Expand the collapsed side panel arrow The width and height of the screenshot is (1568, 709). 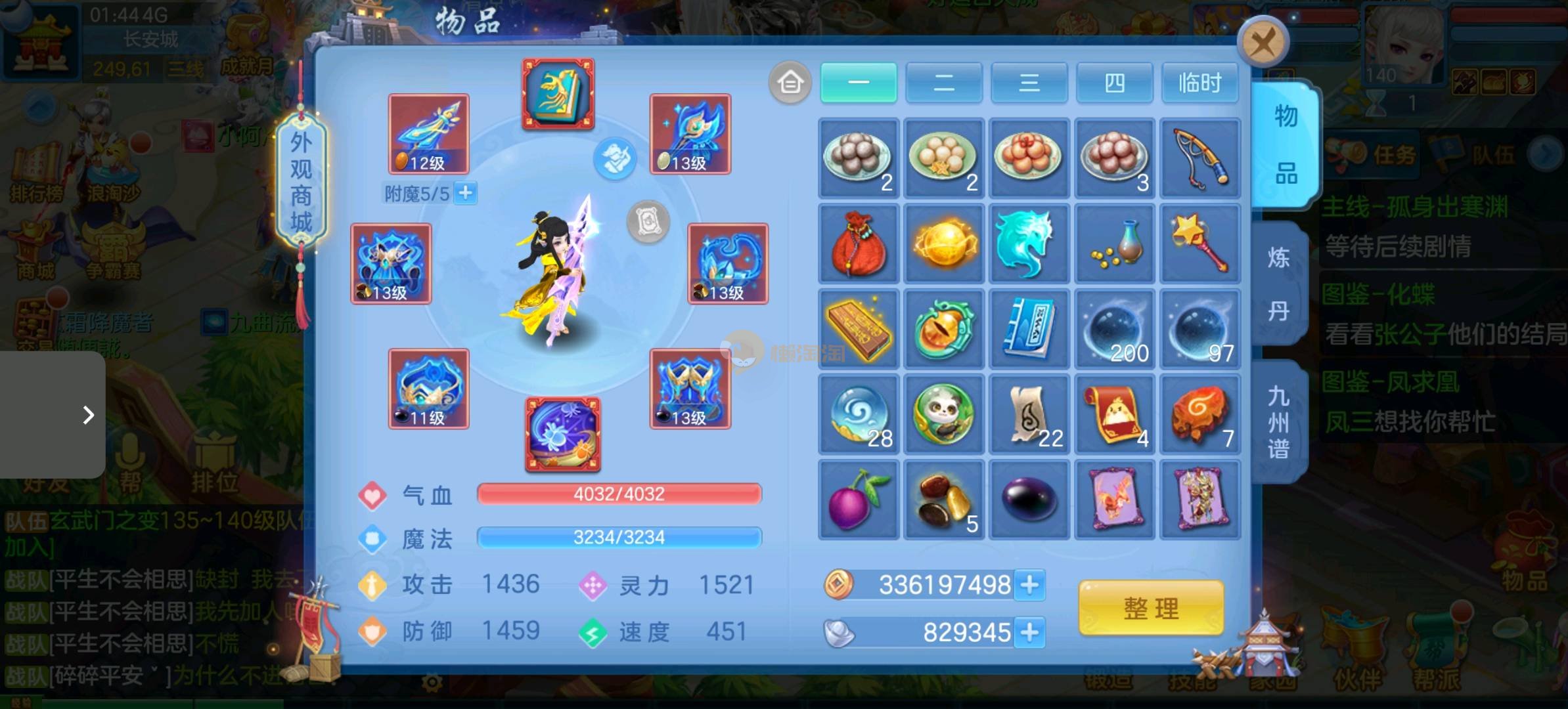click(88, 415)
